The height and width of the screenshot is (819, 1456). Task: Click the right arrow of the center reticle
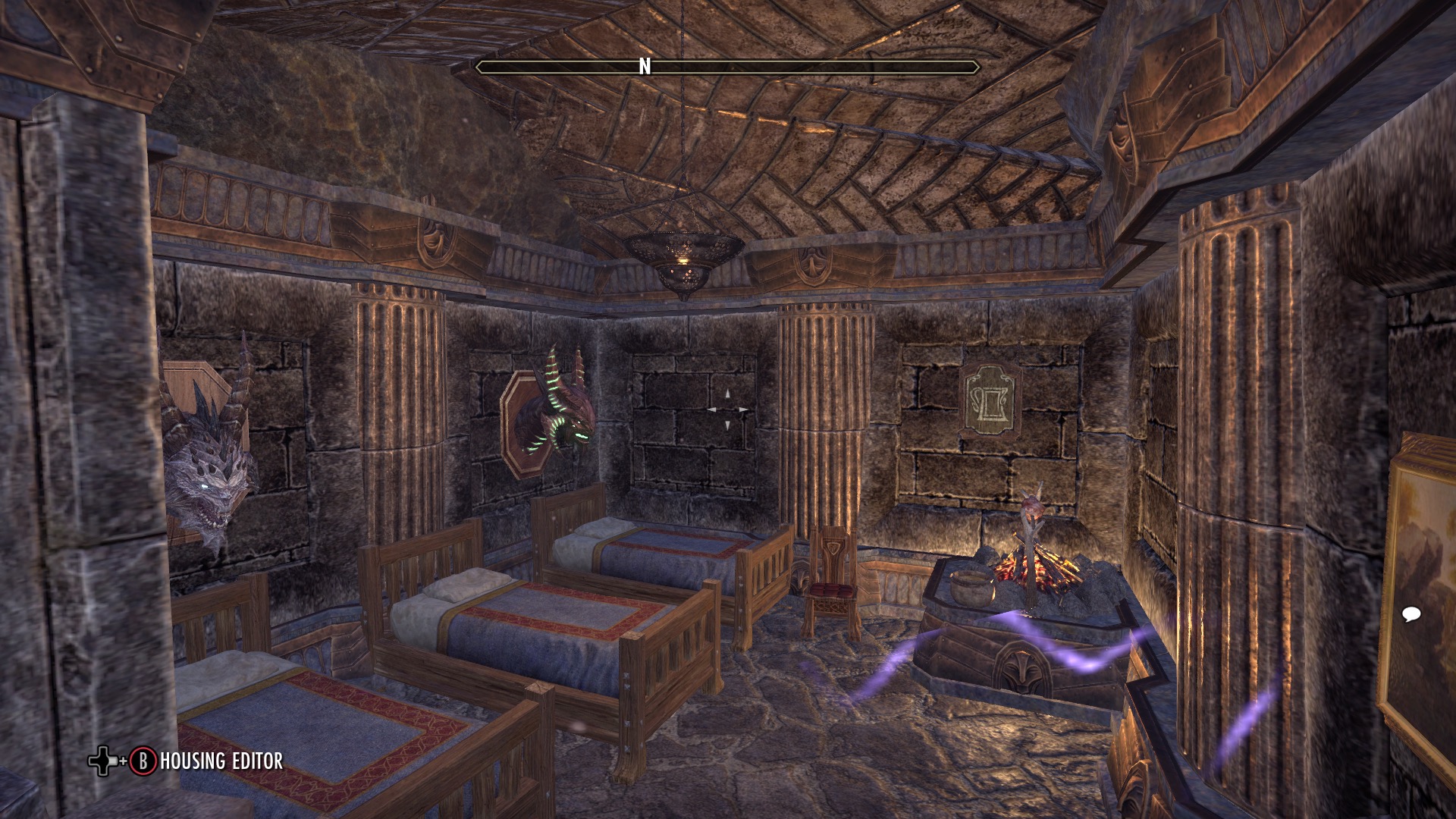(742, 410)
